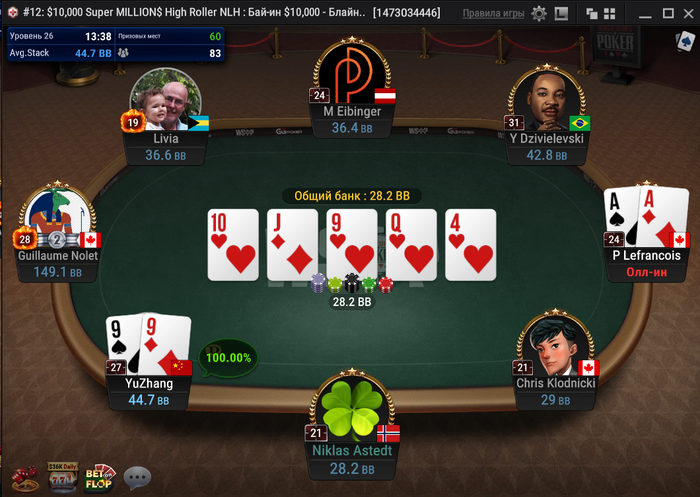Select Y Dzivielevski's player avatar

[x=545, y=101]
